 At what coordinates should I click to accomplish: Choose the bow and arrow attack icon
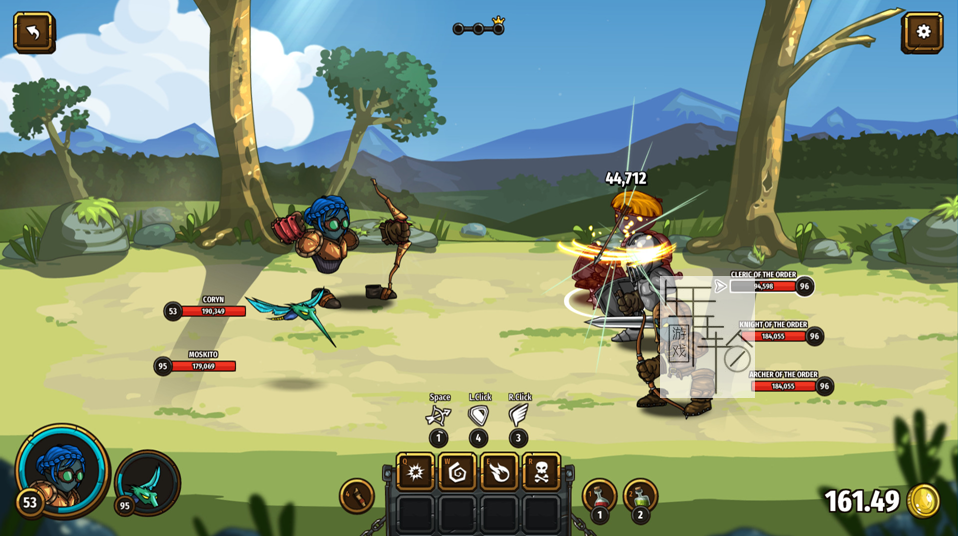coord(438,415)
